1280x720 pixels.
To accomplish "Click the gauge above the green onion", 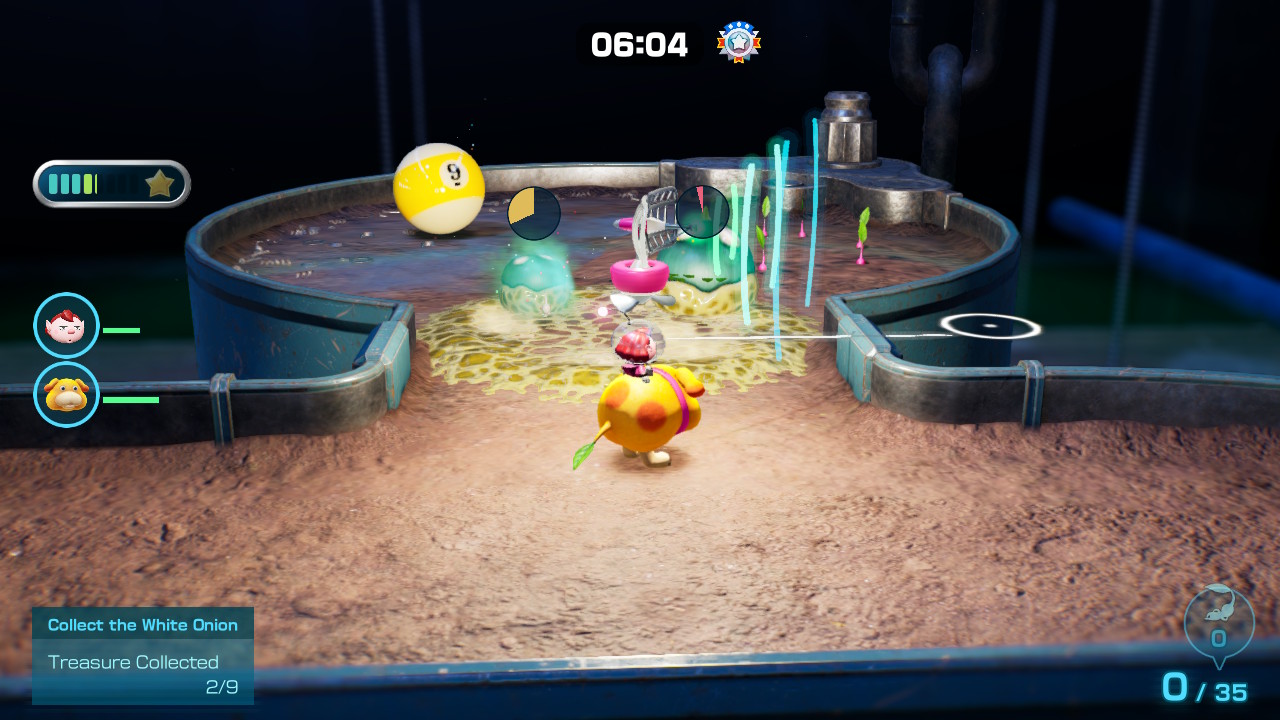I will (x=702, y=211).
